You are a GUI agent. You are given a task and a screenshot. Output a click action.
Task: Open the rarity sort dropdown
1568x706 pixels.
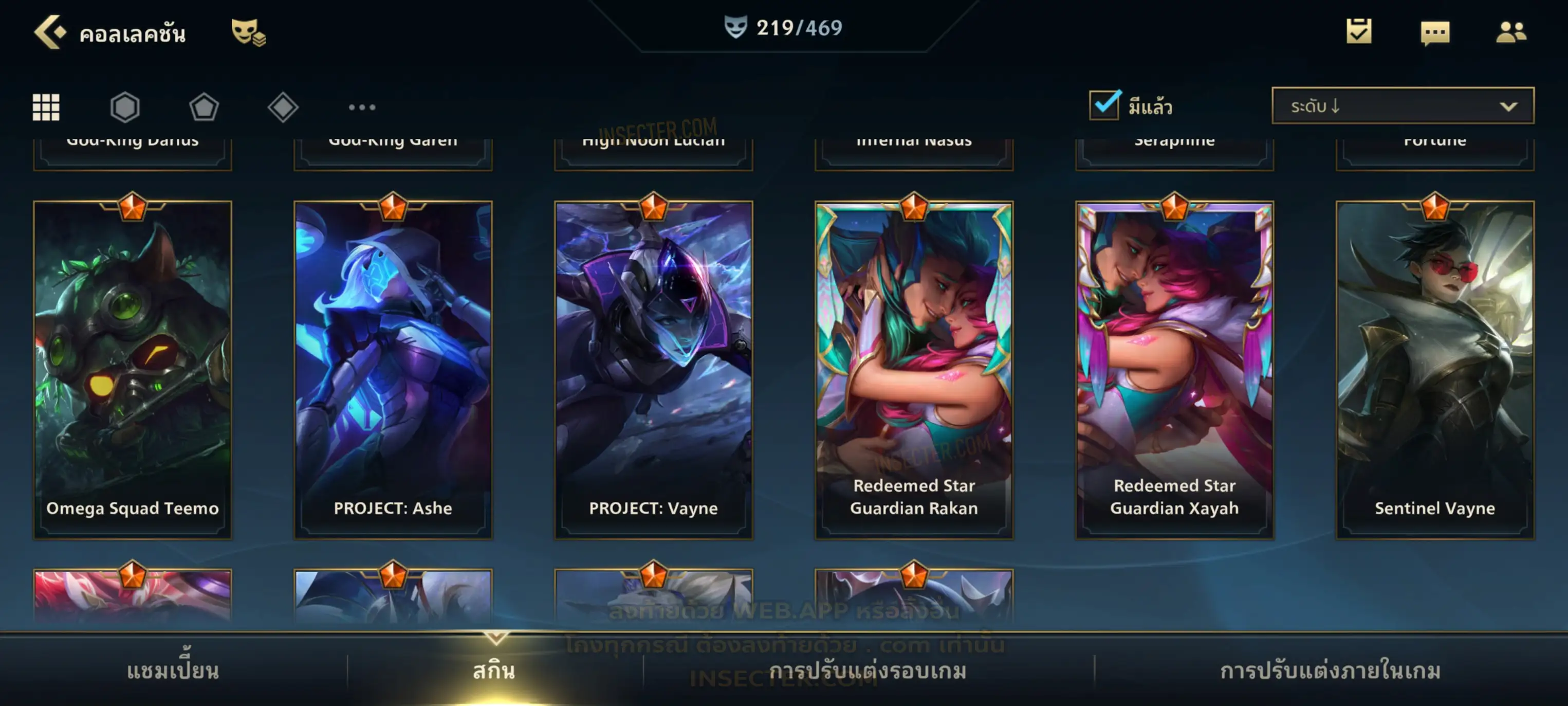pyautogui.click(x=1402, y=106)
